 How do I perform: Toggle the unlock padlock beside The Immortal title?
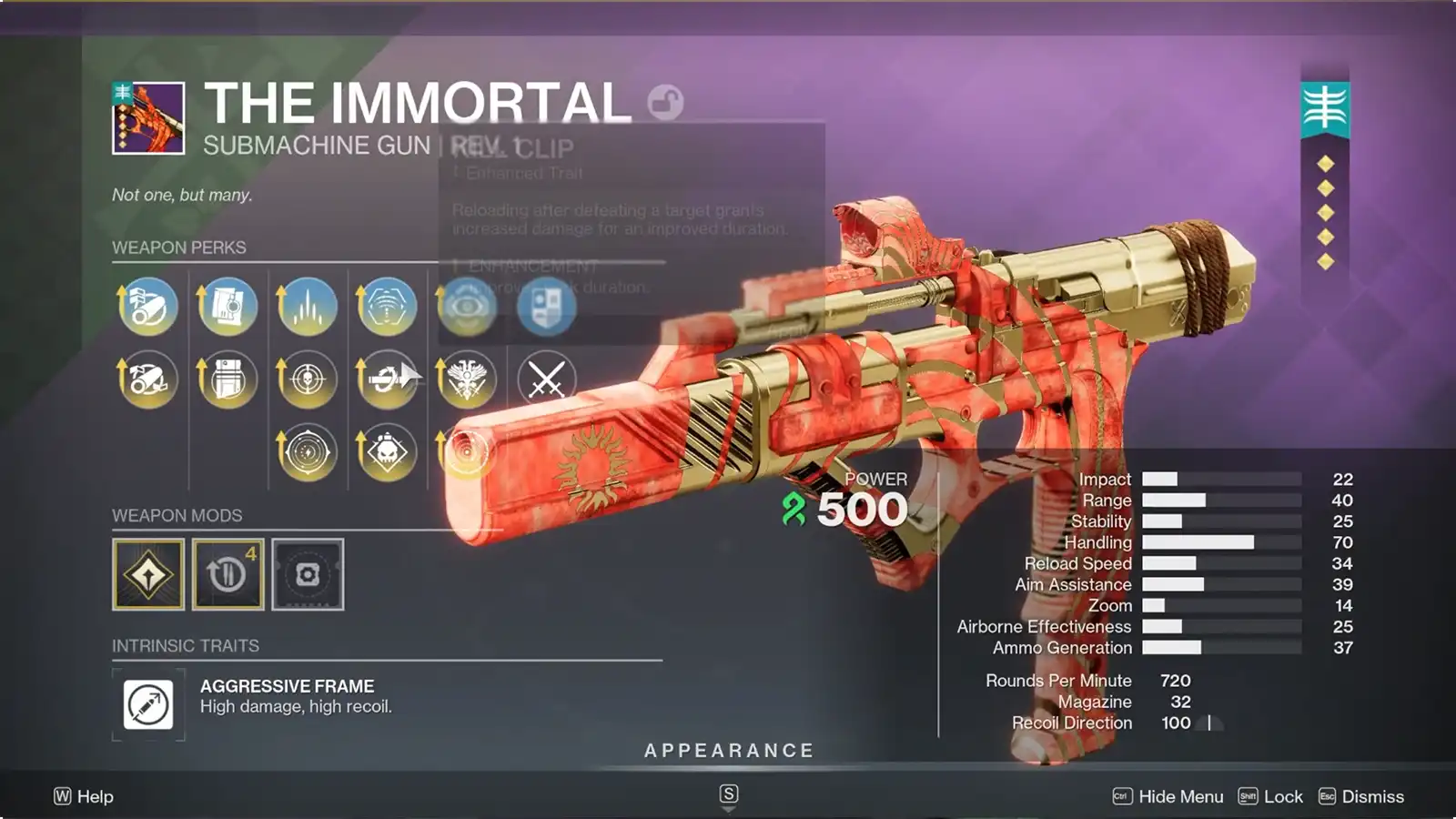click(x=664, y=103)
